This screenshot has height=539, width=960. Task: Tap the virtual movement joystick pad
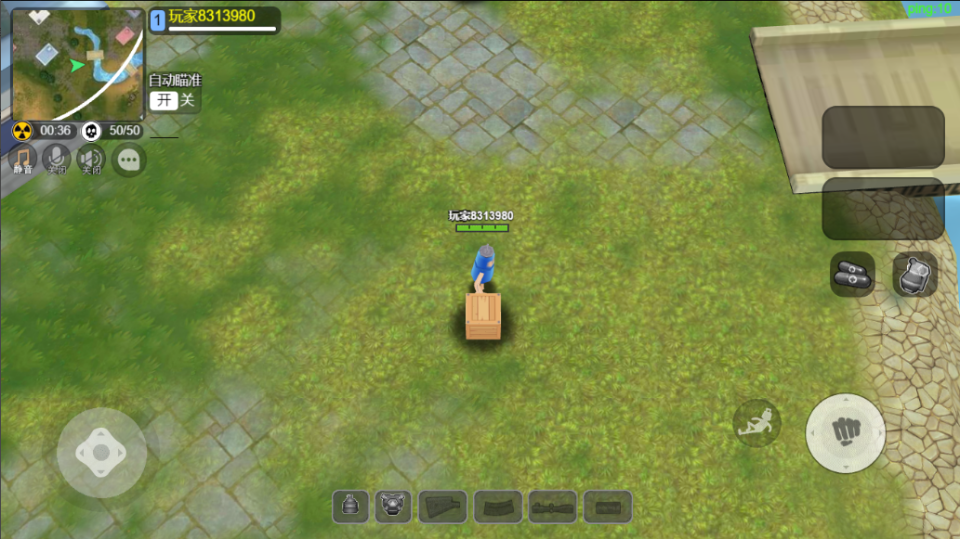point(101,452)
